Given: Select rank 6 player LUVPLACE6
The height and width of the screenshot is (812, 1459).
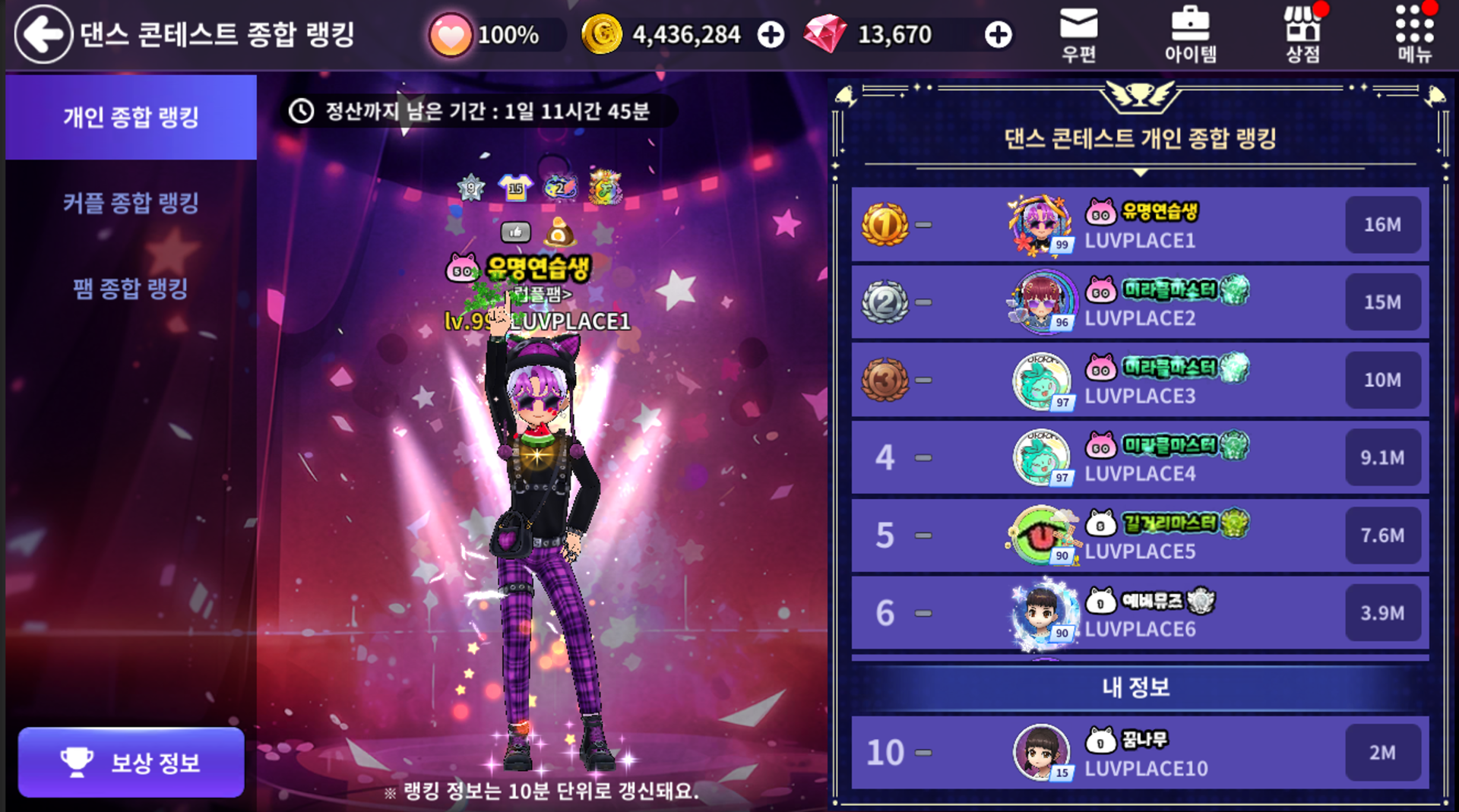Looking at the screenshot, I should (1140, 613).
